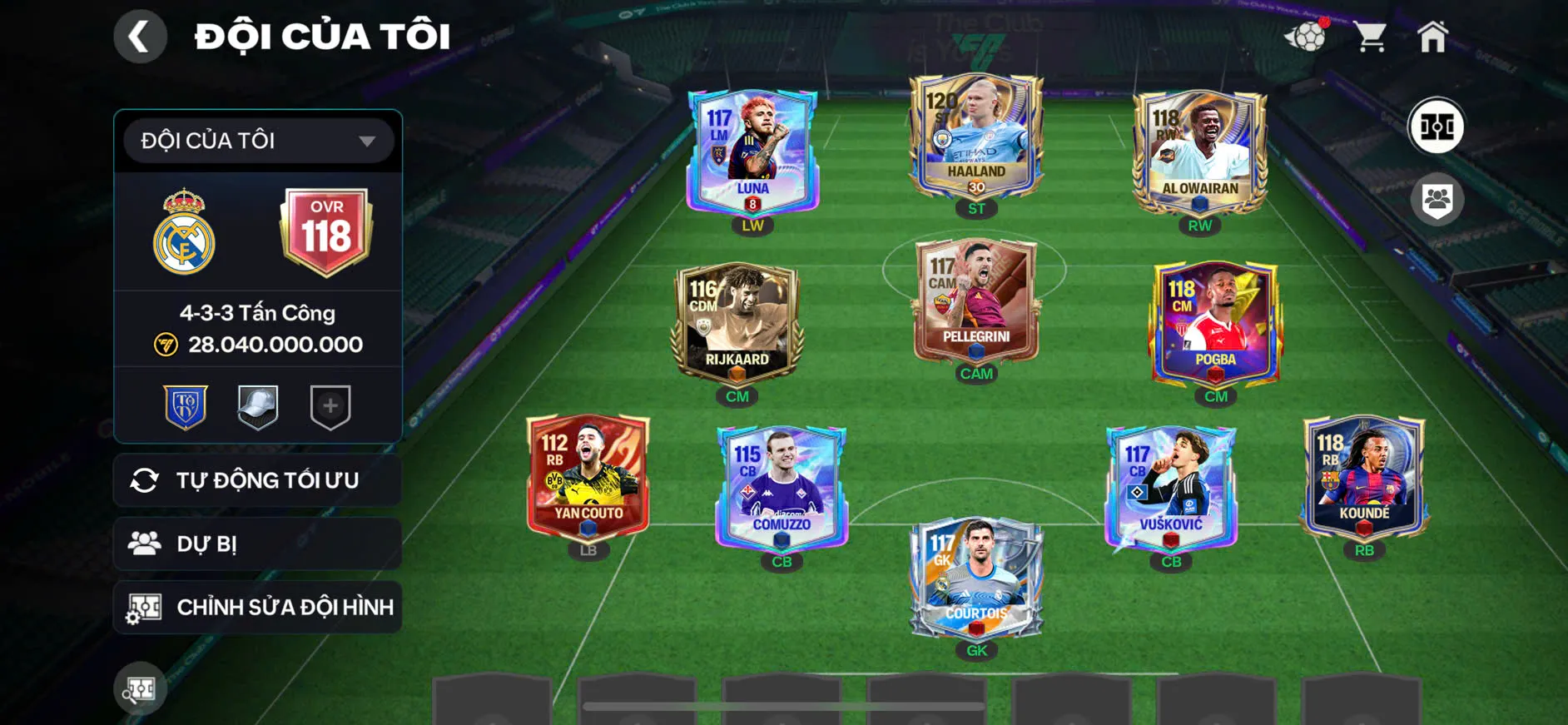Open the football notifications icon with red badge
The width and height of the screenshot is (1568, 725).
1307,37
